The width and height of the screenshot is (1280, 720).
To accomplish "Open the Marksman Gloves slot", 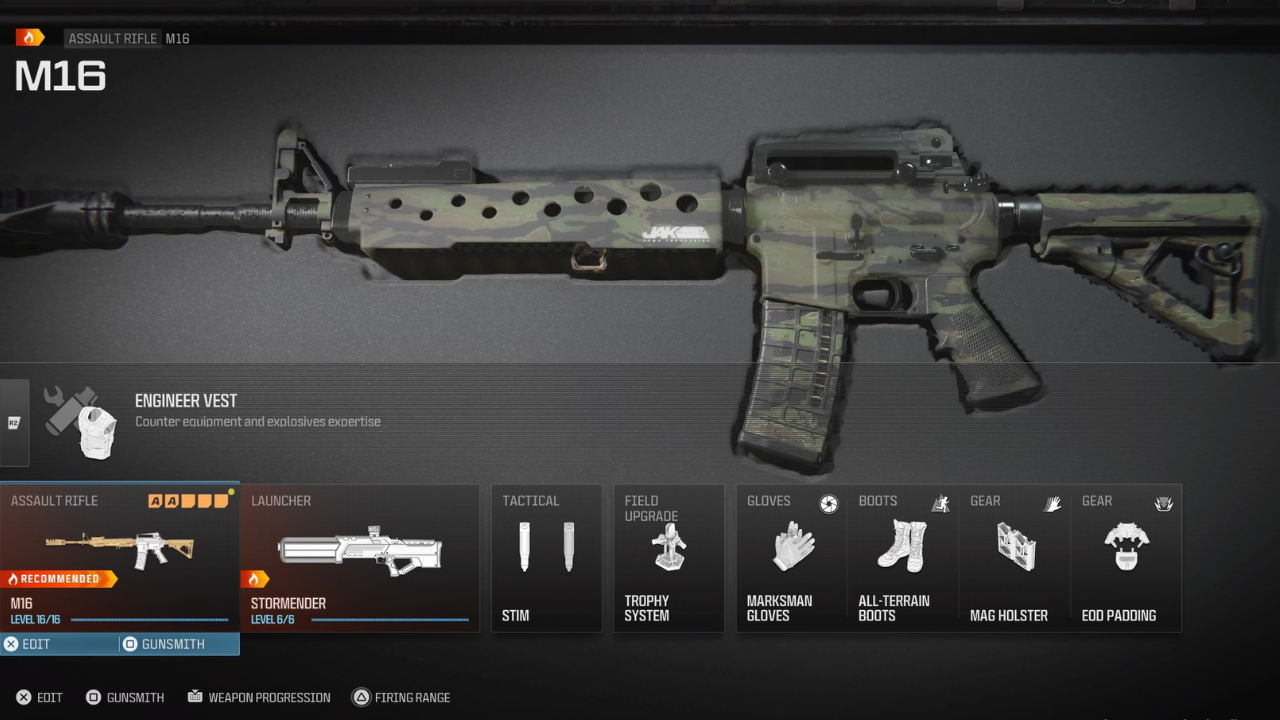I will (x=792, y=557).
